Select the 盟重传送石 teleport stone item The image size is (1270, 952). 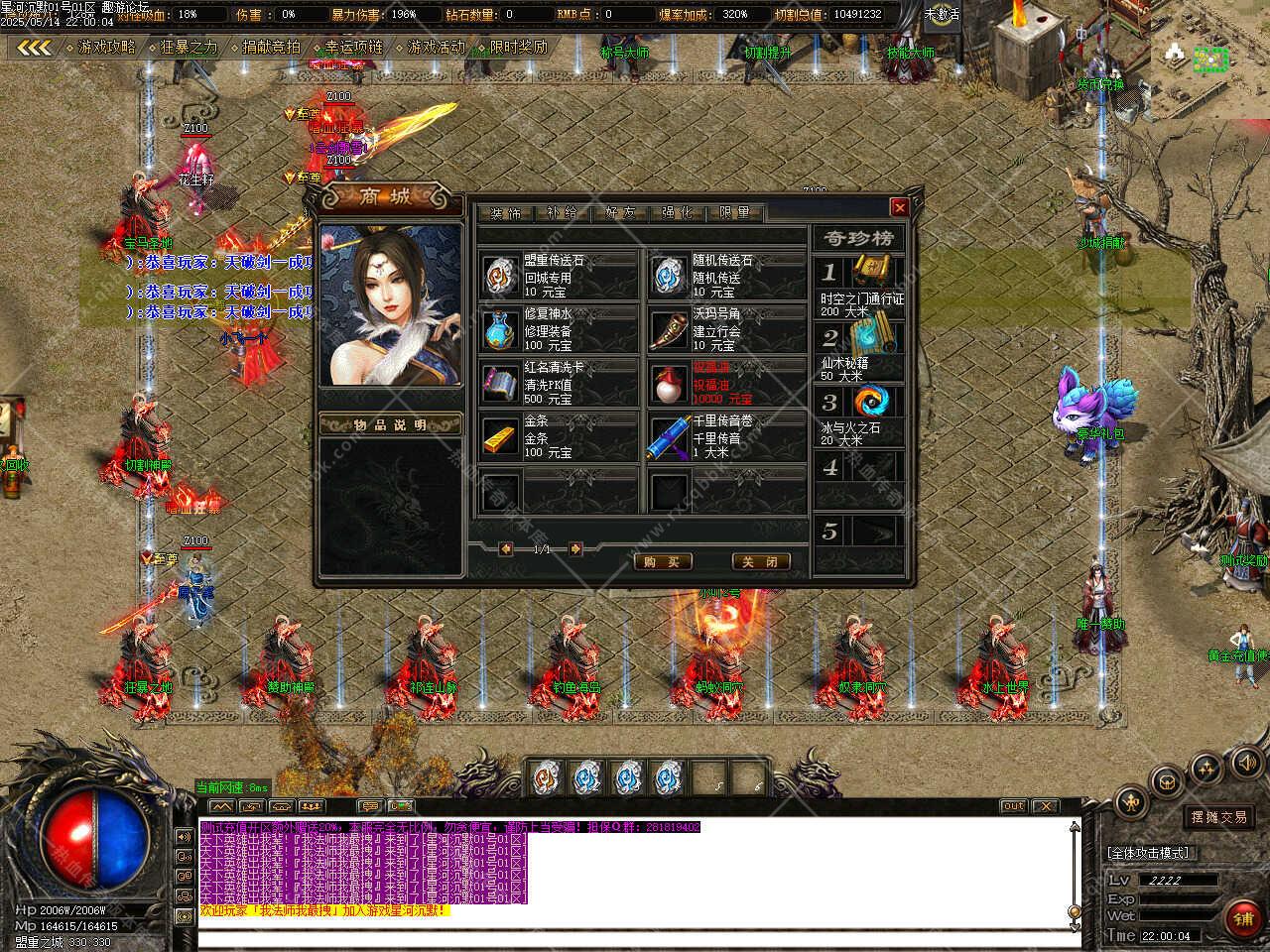click(501, 277)
